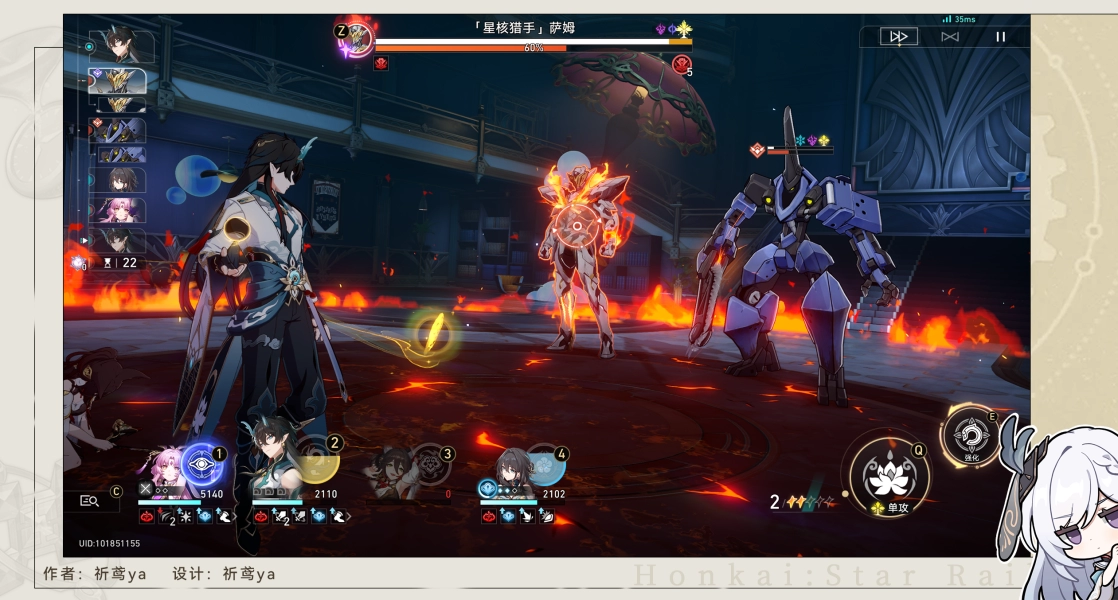
Task: Open the boss 萨姆 portrait icon
Action: (x=358, y=41)
